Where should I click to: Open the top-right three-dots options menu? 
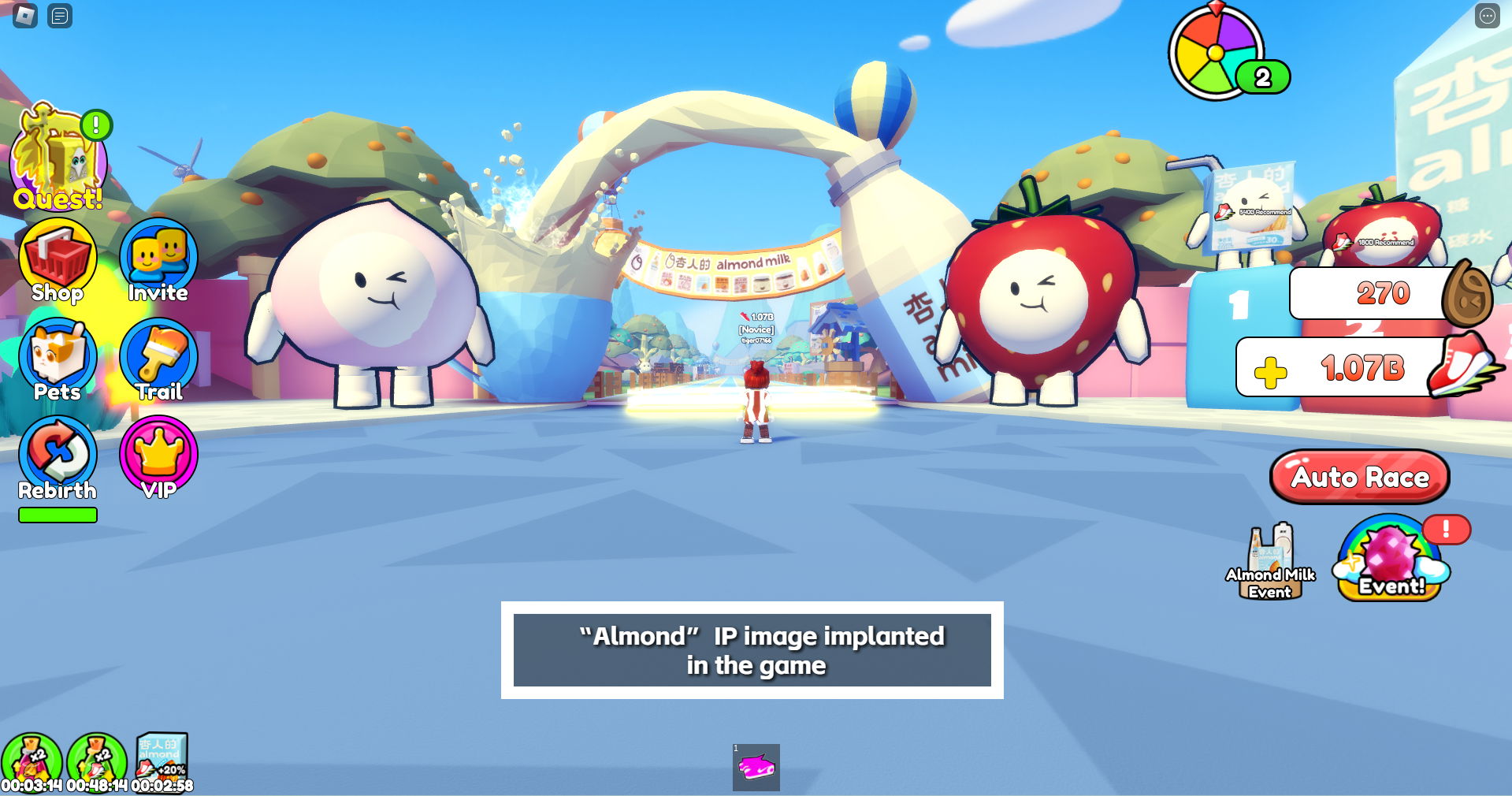[1487, 16]
